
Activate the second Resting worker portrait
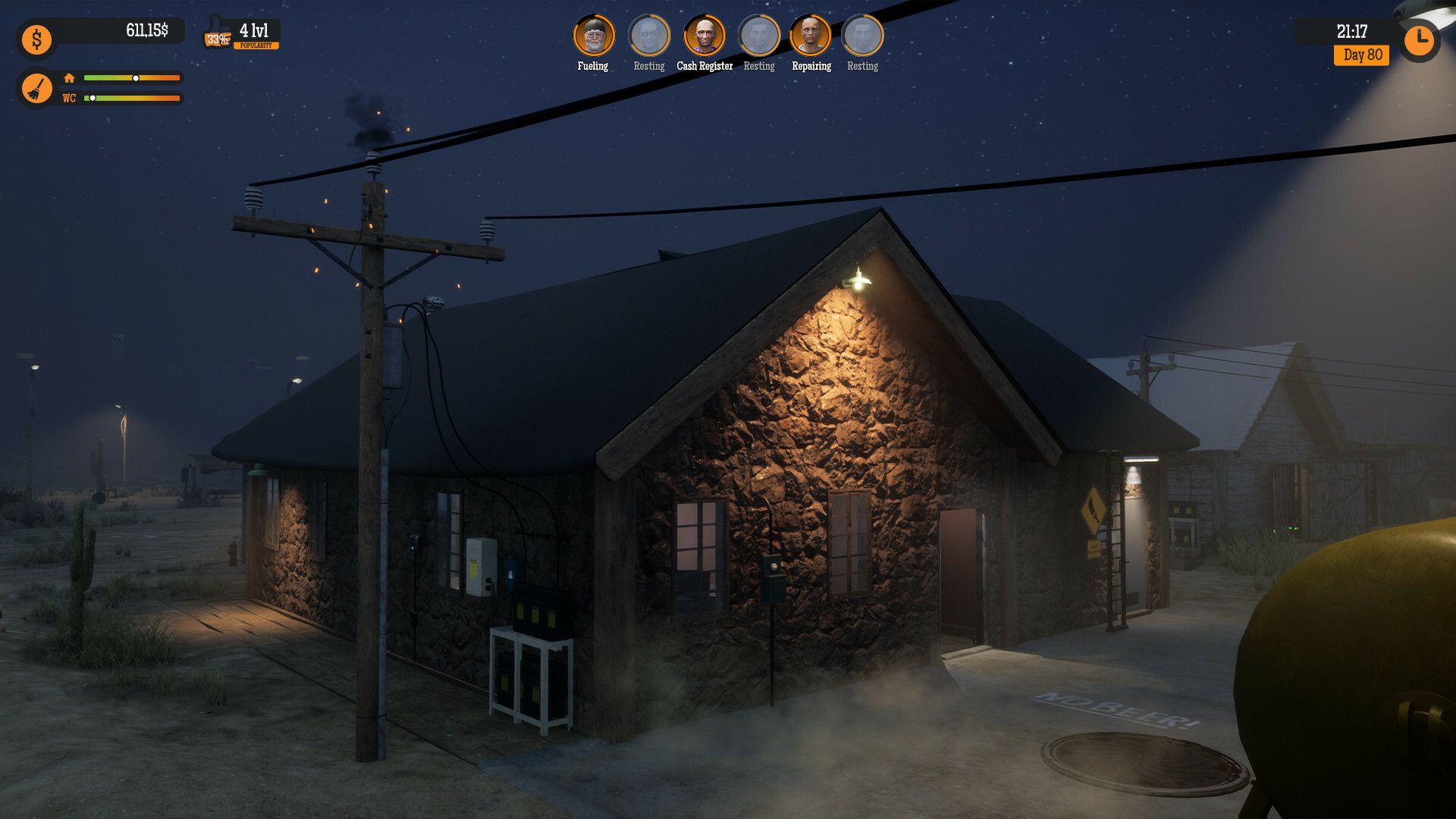coord(758,34)
